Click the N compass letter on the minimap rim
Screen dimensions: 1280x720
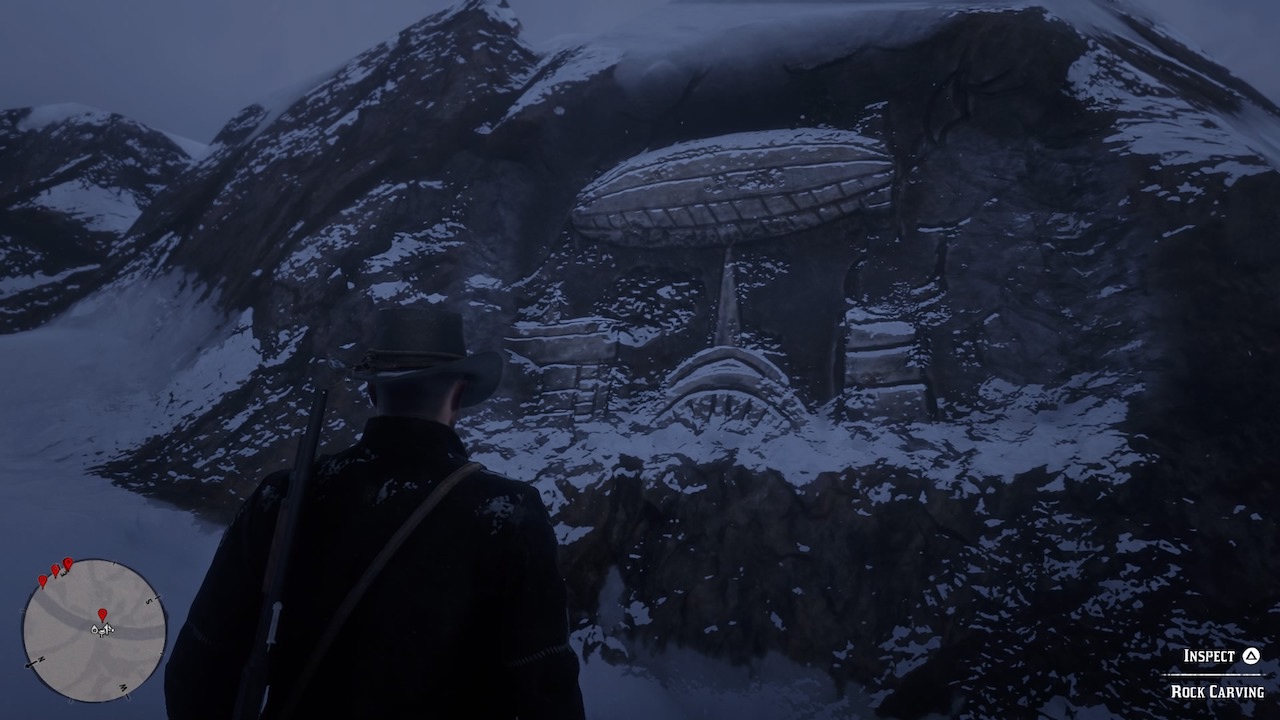point(40,660)
